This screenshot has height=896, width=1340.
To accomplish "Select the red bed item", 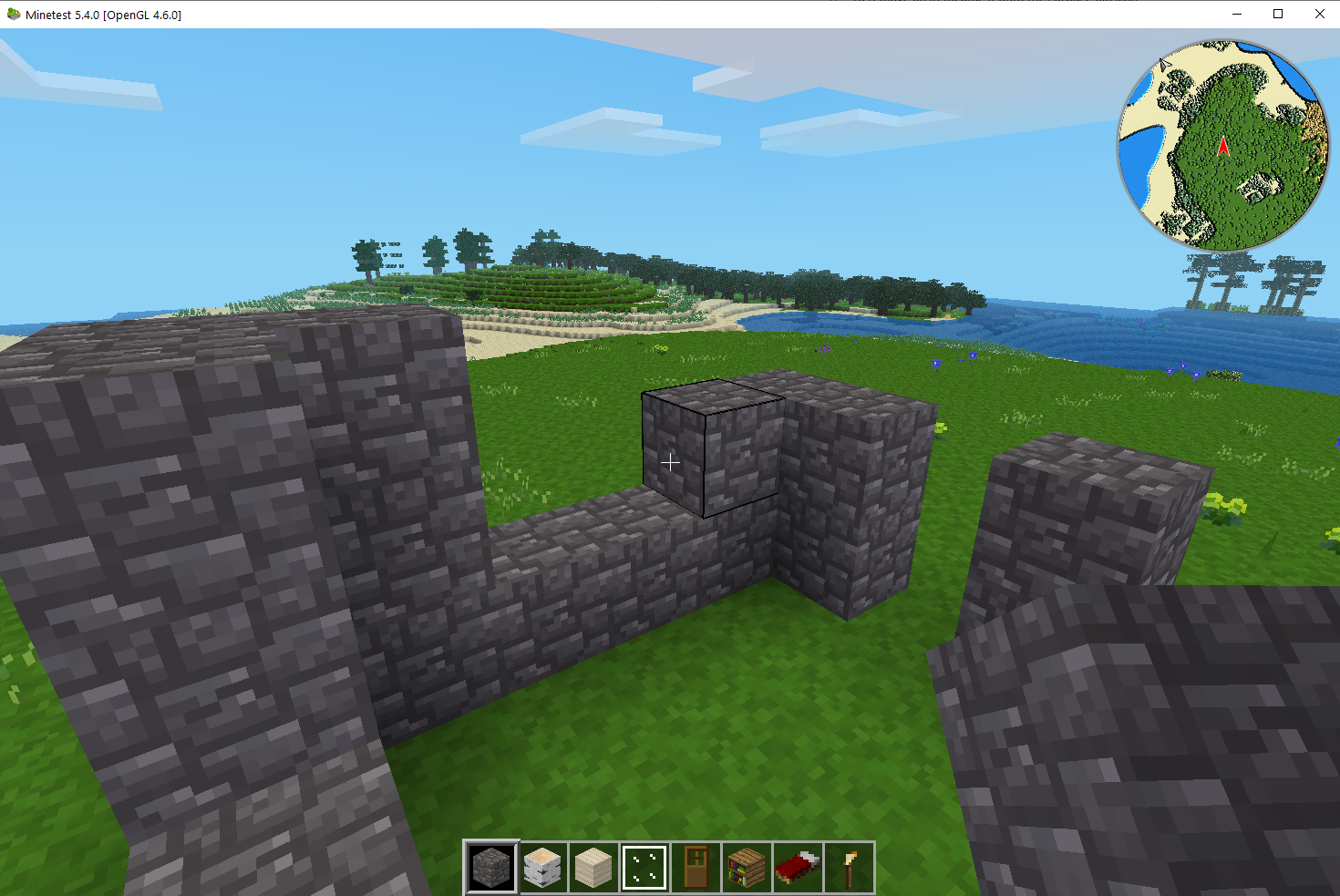I will (797, 867).
